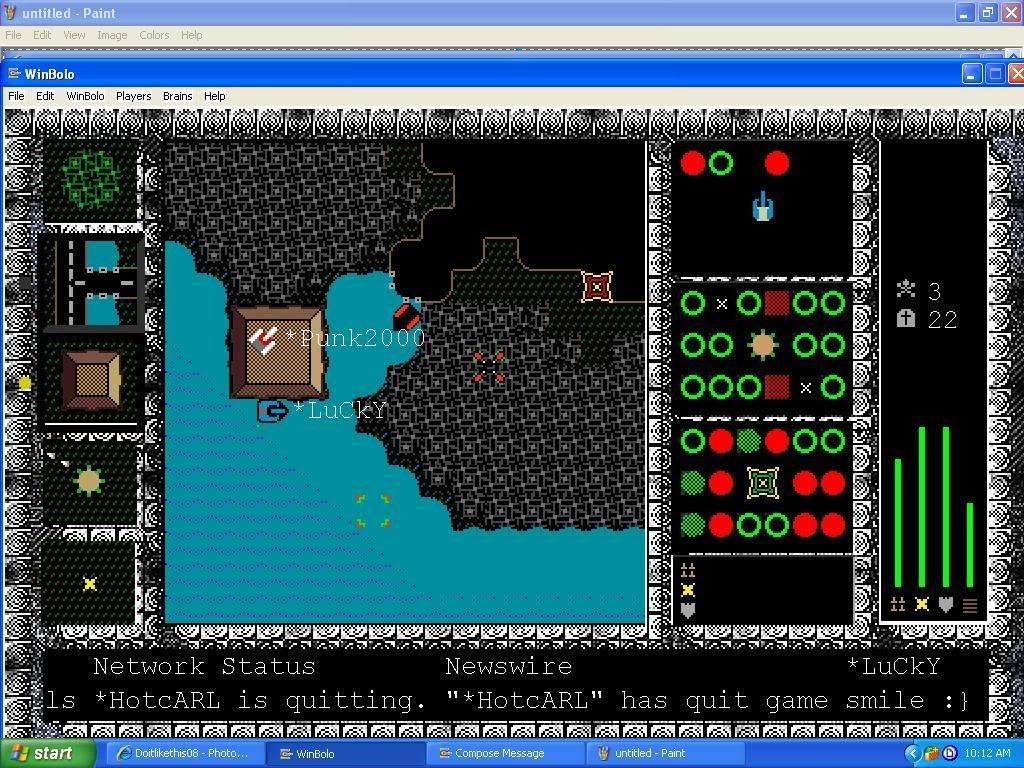Open the WinBolo Edit menu

[45, 96]
